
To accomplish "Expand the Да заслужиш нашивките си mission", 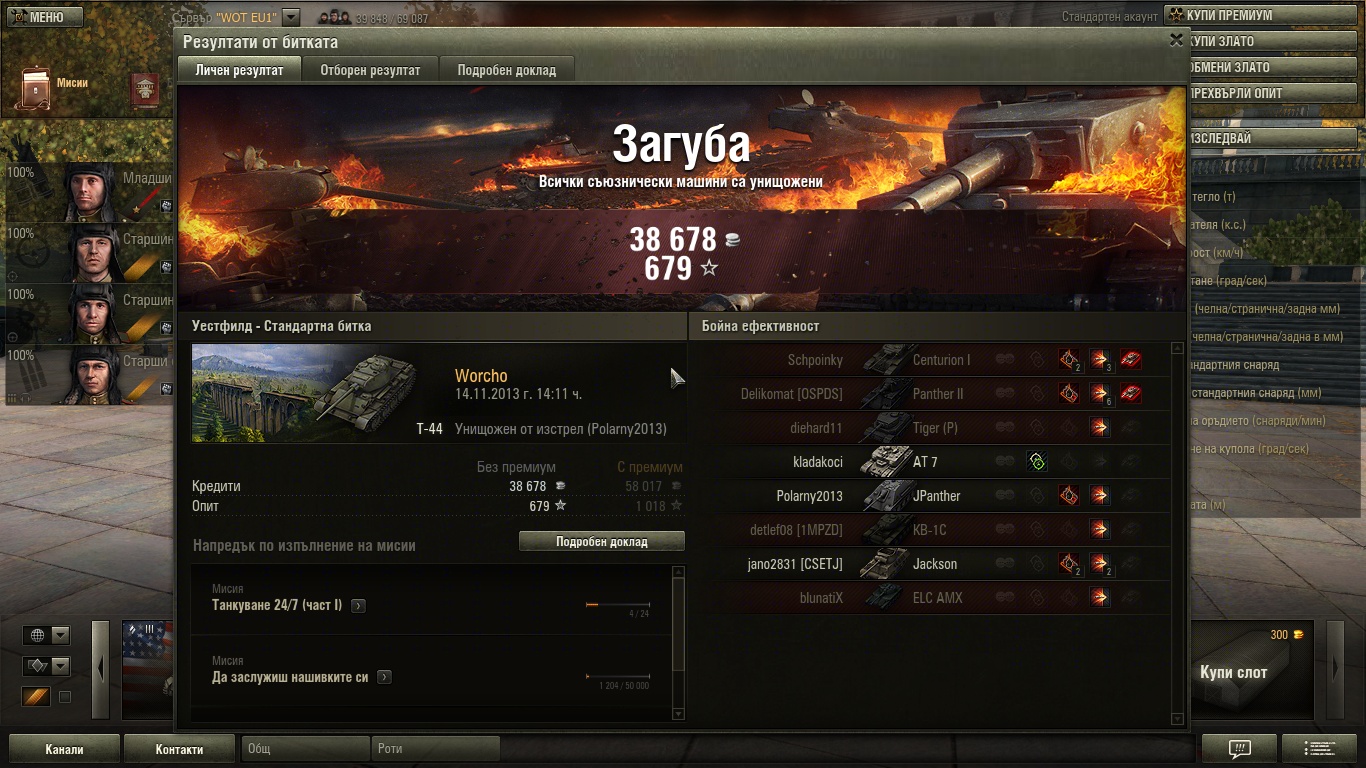I will [x=384, y=678].
